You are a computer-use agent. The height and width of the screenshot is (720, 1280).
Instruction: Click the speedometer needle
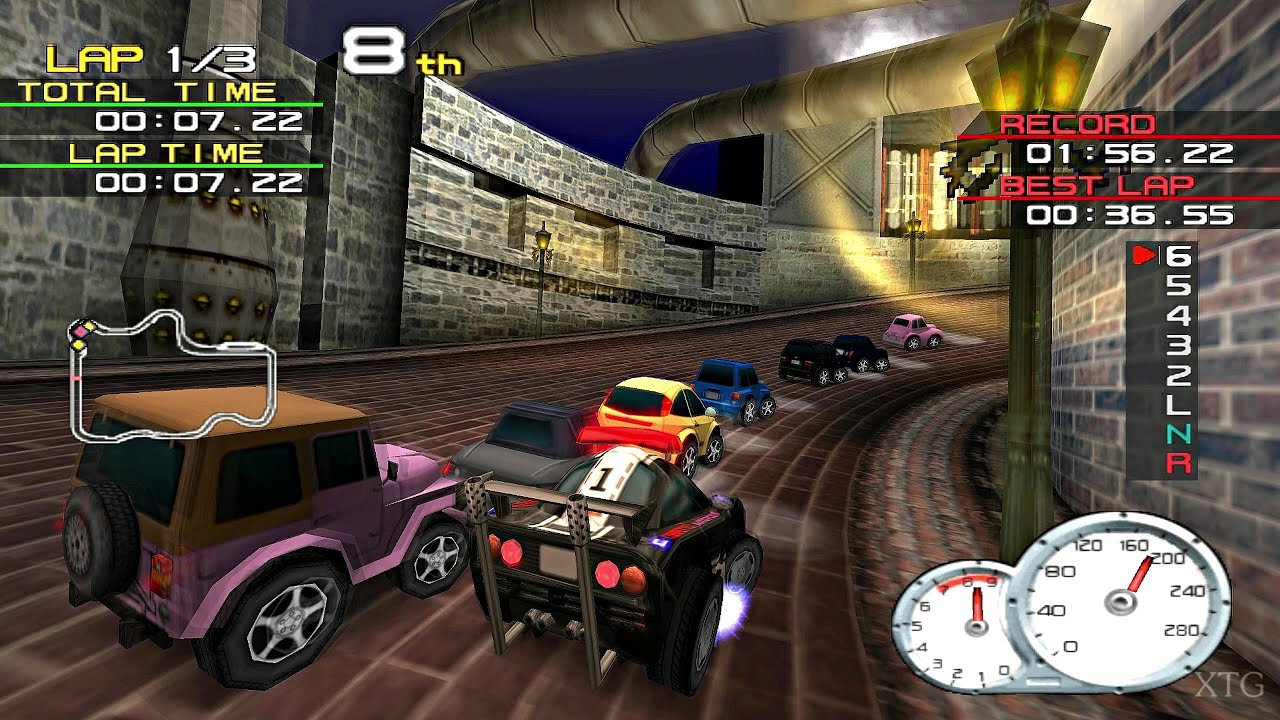tap(1138, 575)
